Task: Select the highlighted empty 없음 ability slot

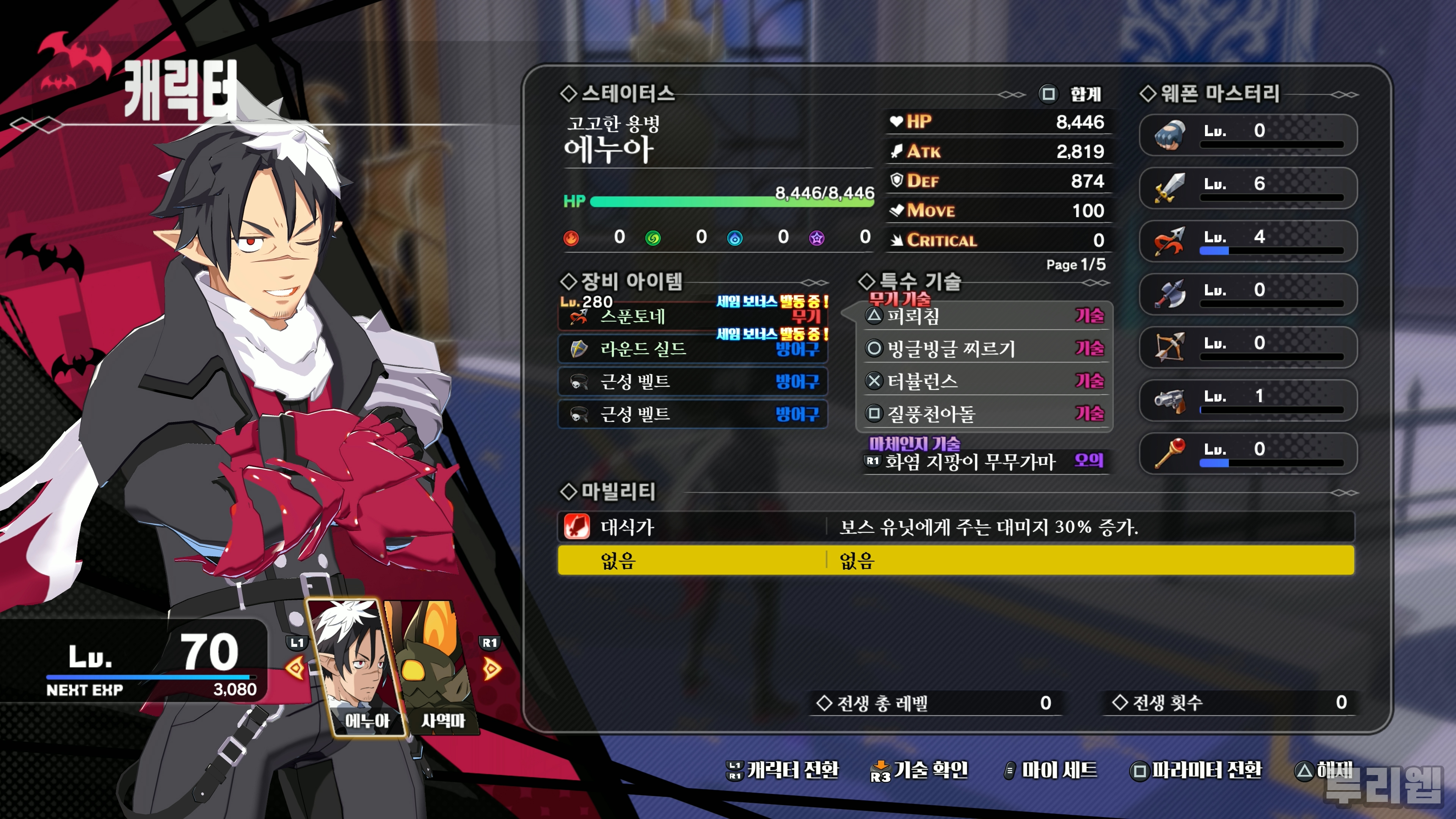Action: pos(955,560)
